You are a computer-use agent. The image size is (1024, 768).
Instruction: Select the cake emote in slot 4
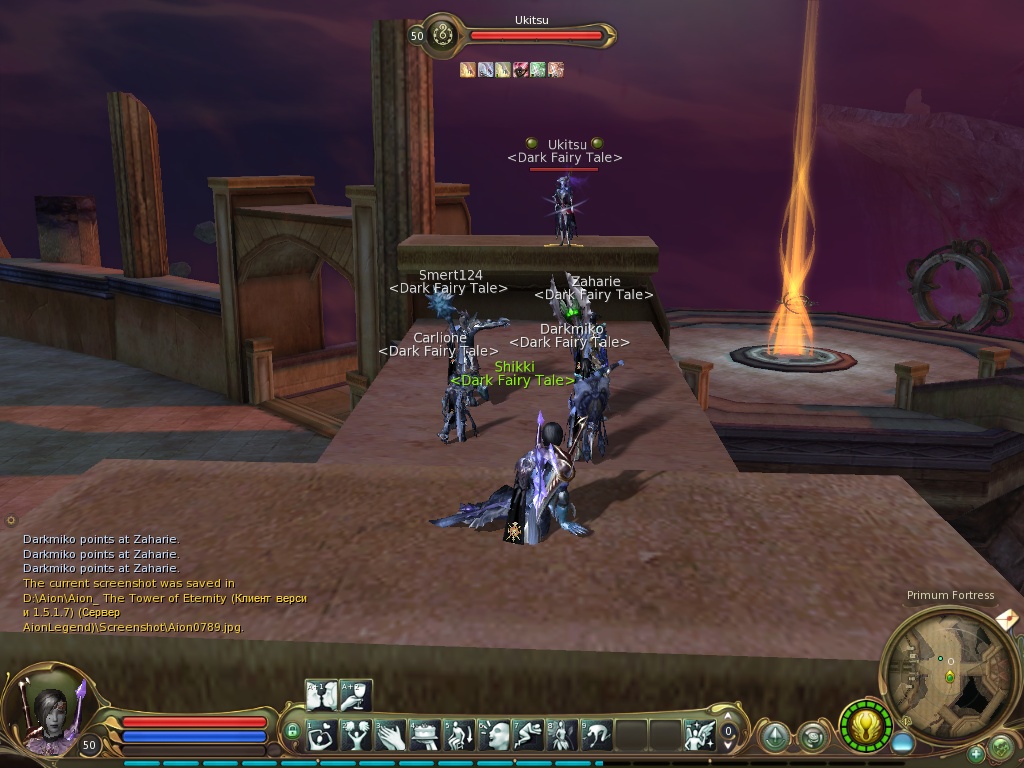(426, 736)
